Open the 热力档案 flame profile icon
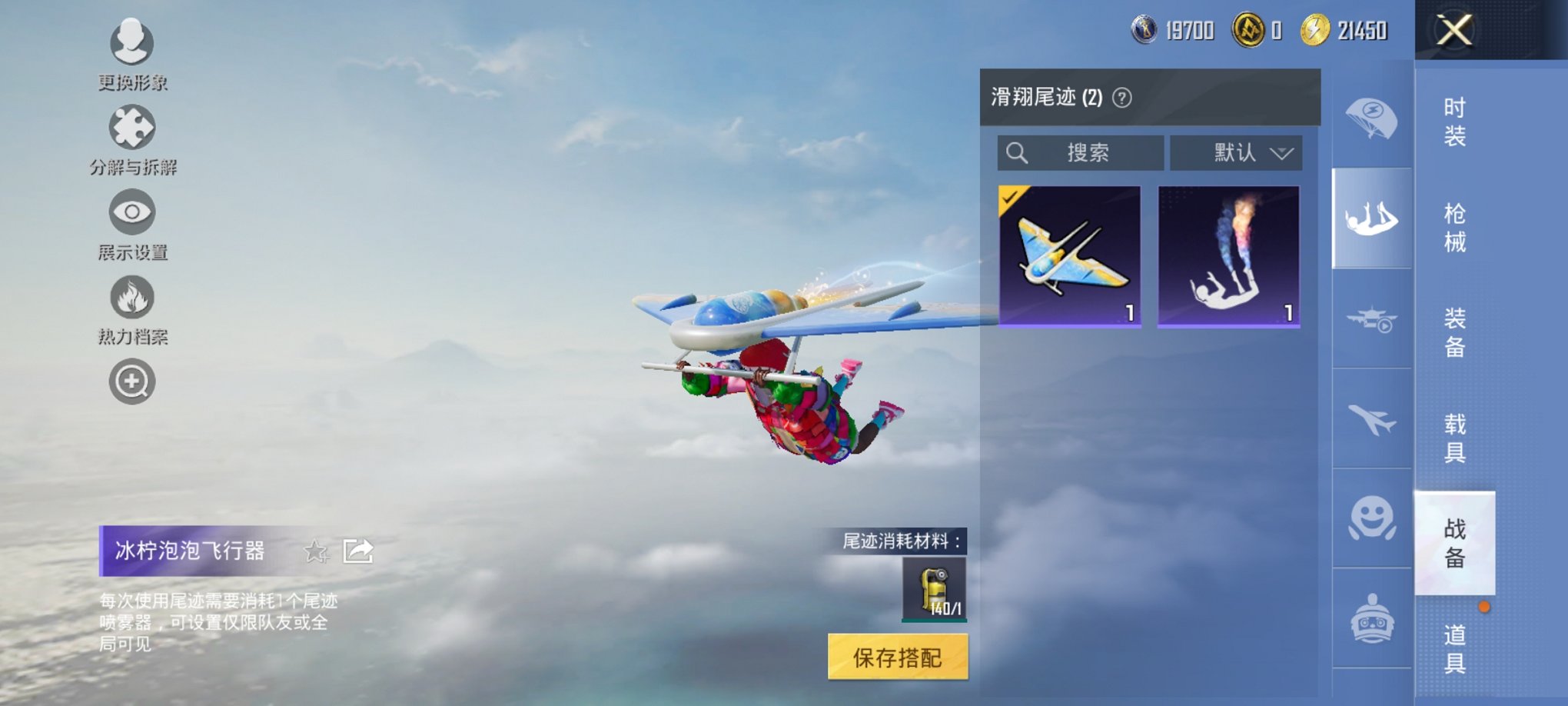Screen dimensions: 1568x706 point(131,298)
